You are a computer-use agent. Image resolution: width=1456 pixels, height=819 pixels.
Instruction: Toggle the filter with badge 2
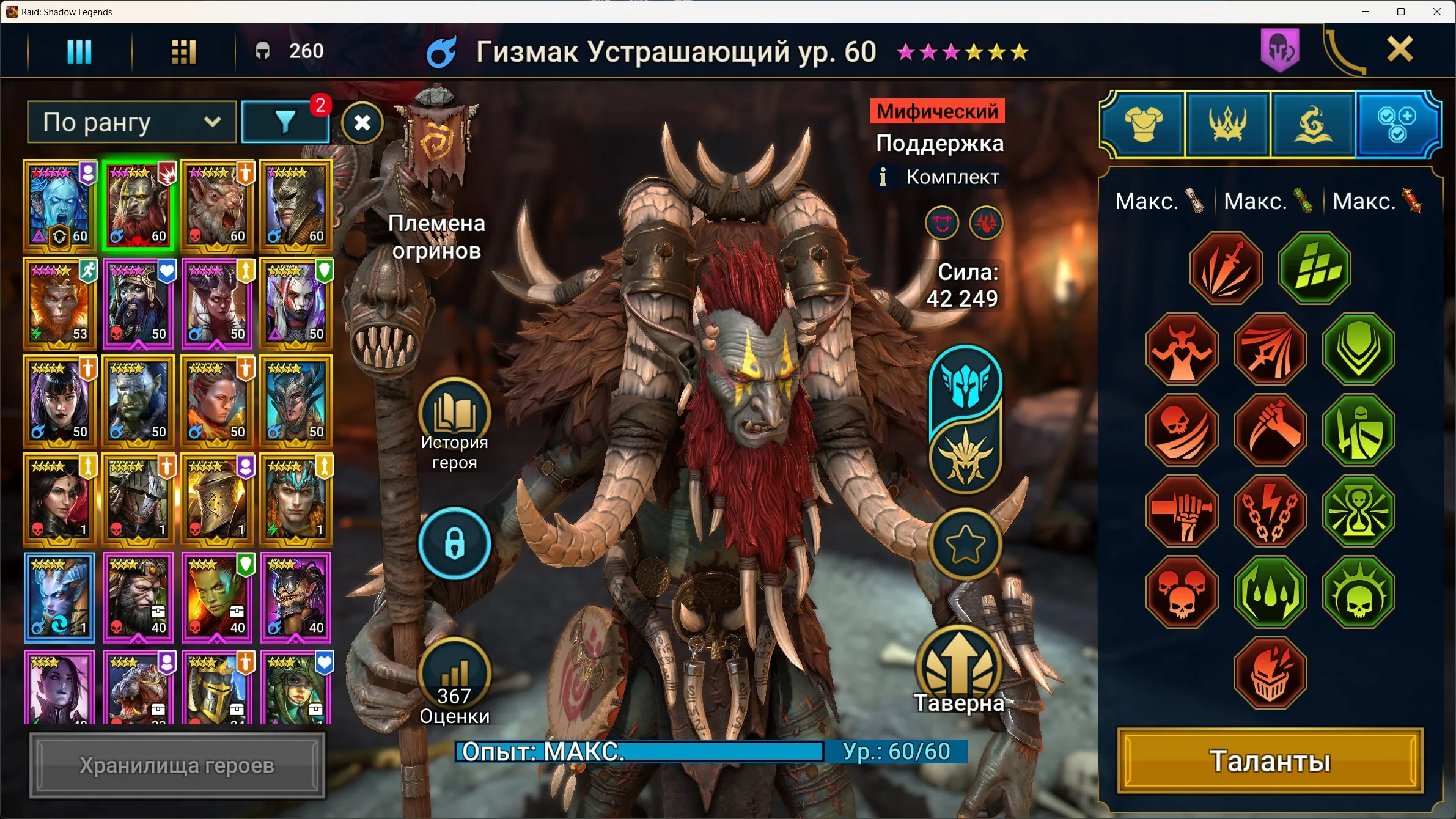point(285,122)
